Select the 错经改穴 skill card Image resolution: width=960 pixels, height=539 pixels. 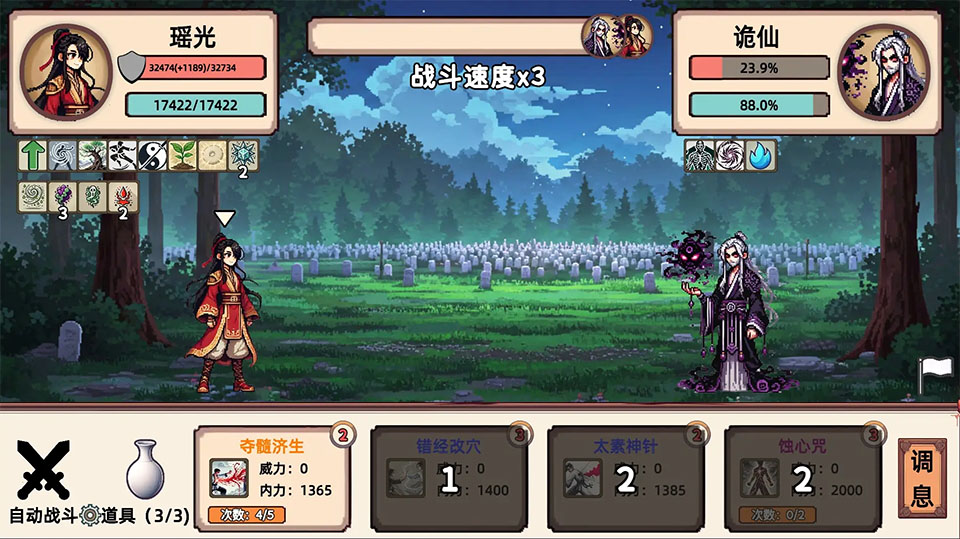click(x=449, y=478)
